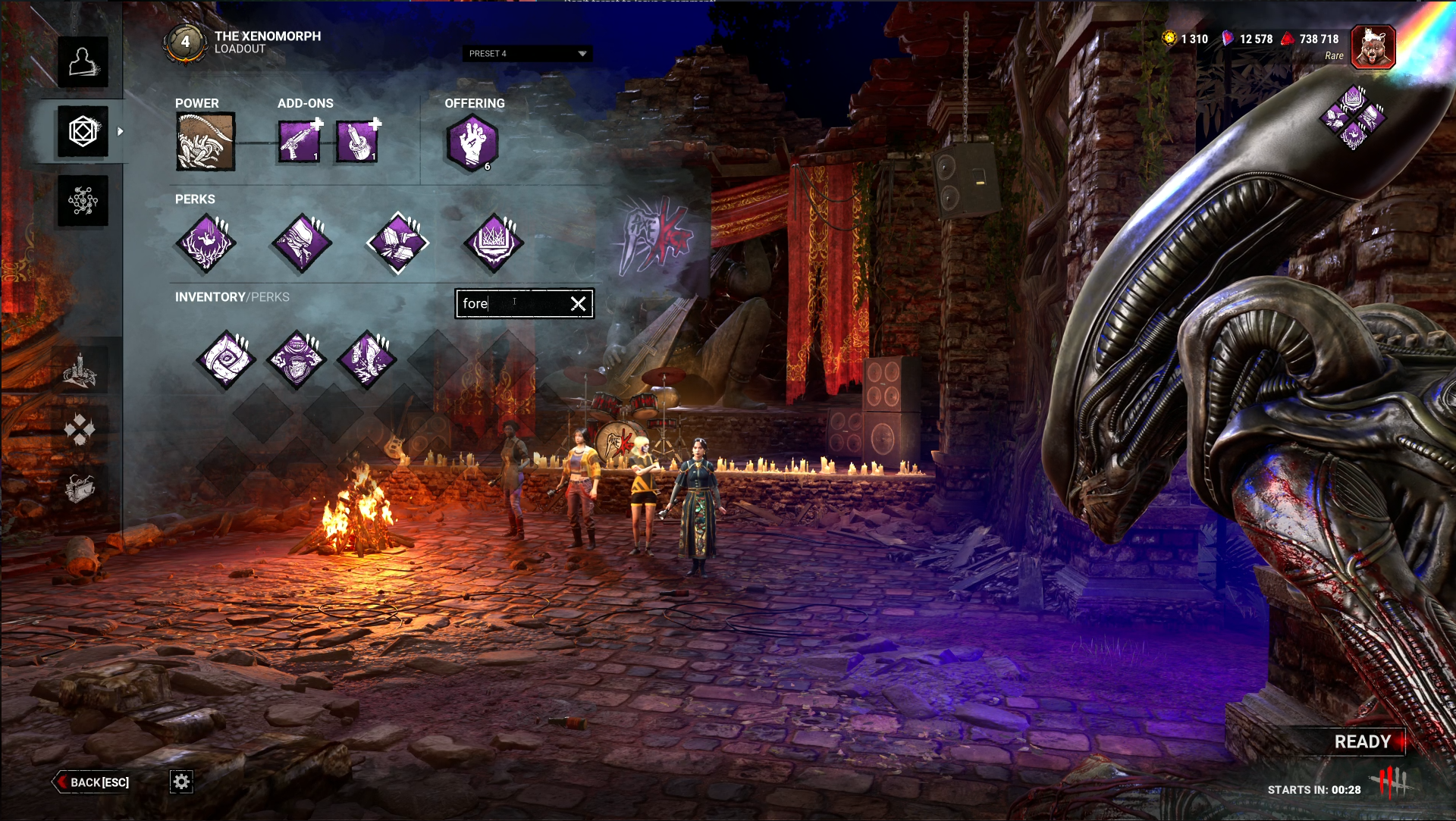Open the offering slot with hand icon
The image size is (1456, 821).
[x=472, y=143]
